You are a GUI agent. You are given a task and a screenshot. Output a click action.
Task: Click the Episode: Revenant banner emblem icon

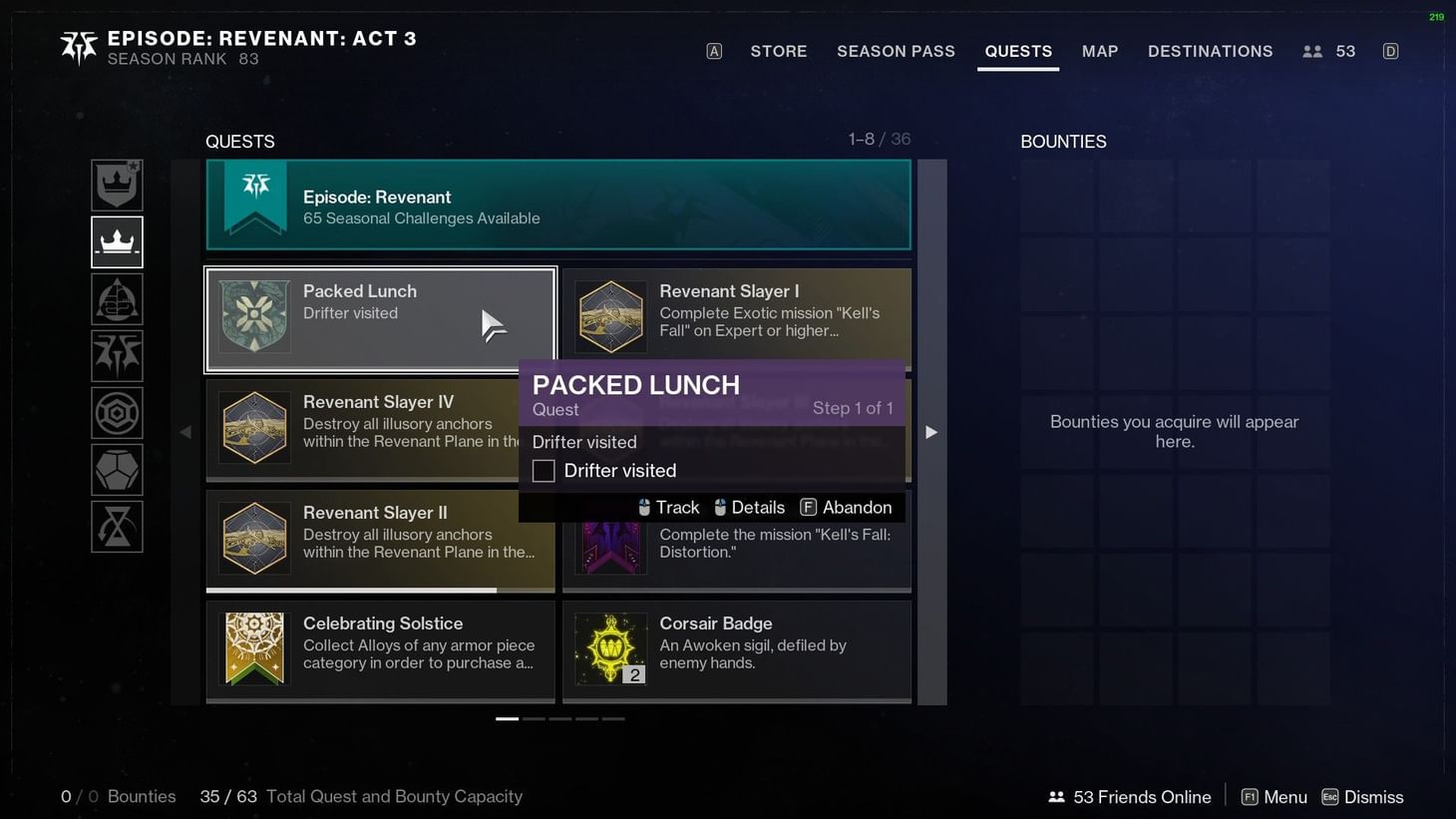(x=254, y=197)
